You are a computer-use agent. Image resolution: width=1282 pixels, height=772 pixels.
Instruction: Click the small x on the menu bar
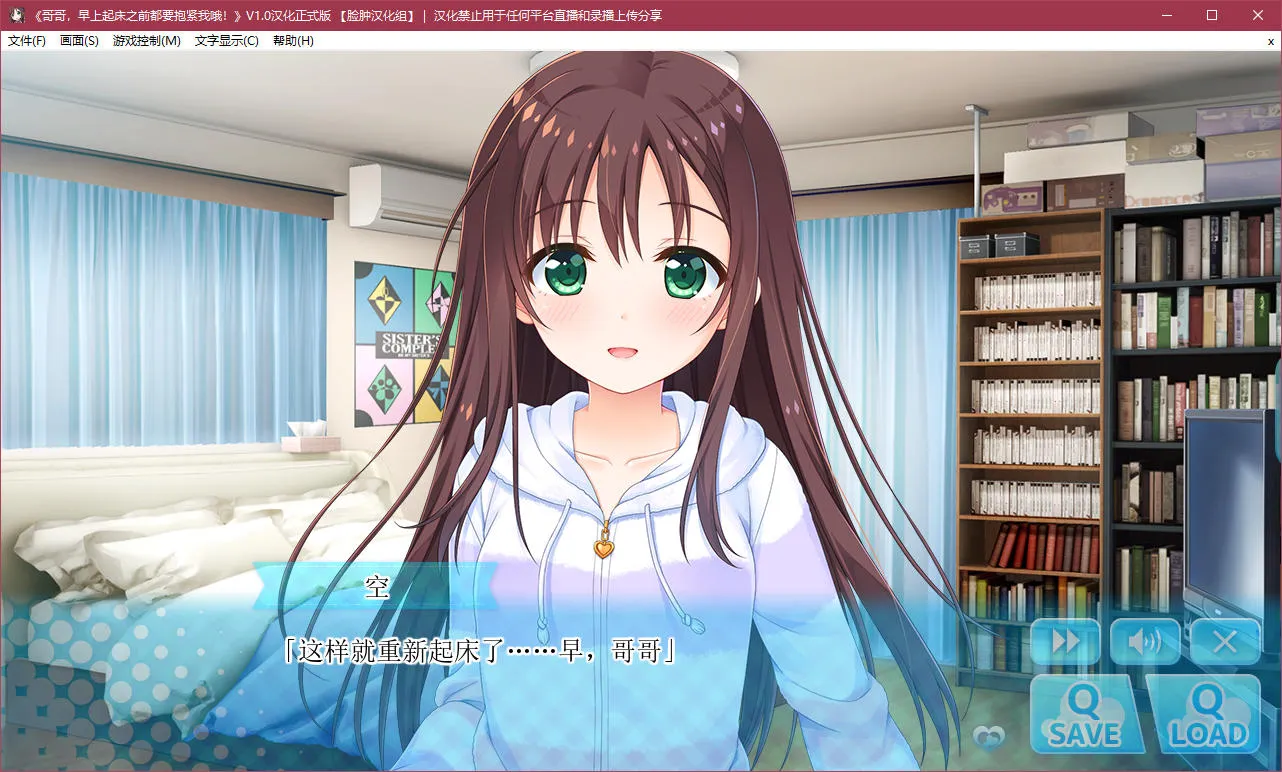(1270, 41)
